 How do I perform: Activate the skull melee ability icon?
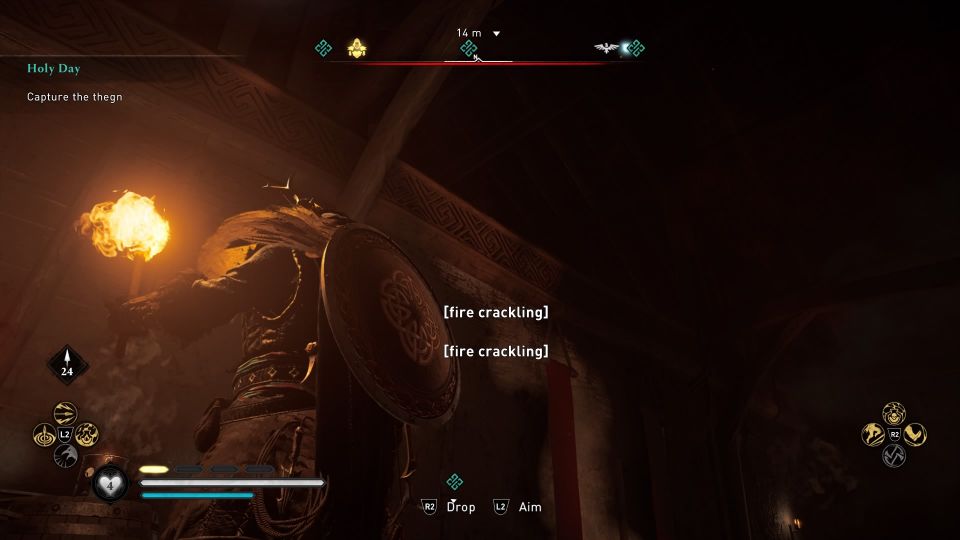click(894, 413)
